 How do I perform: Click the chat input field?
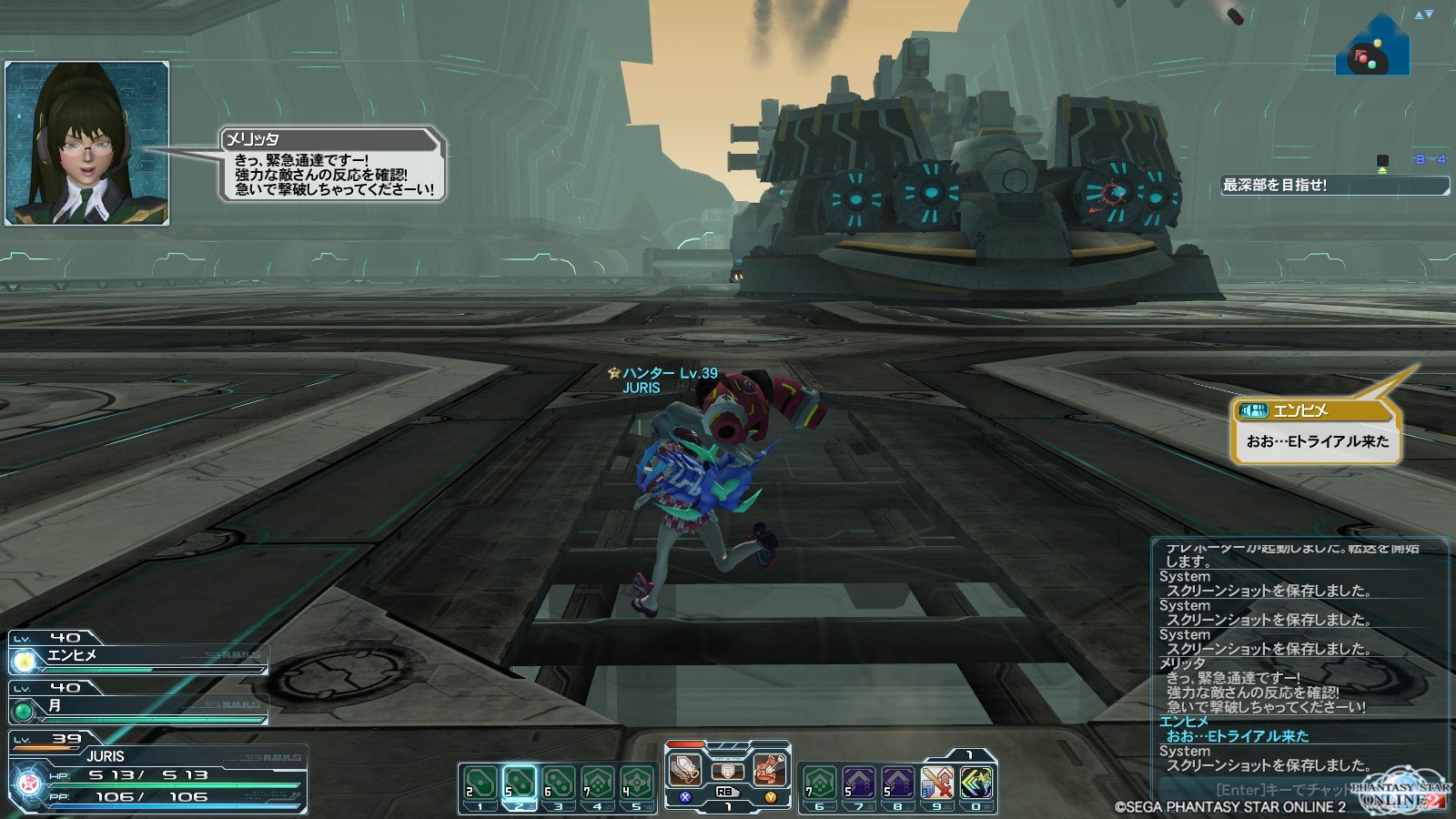(1274, 790)
